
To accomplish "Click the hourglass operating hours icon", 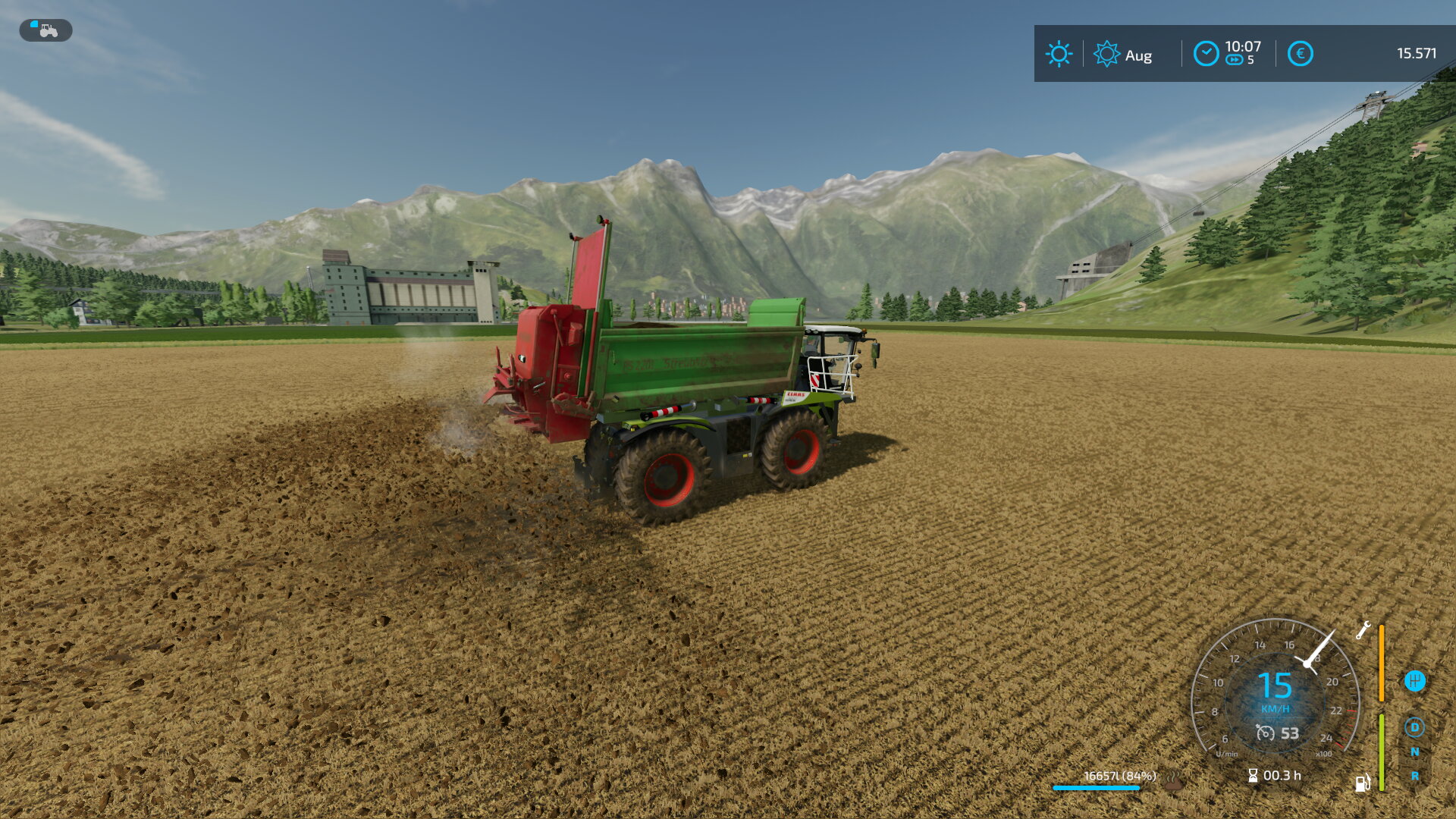I will pyautogui.click(x=1253, y=776).
